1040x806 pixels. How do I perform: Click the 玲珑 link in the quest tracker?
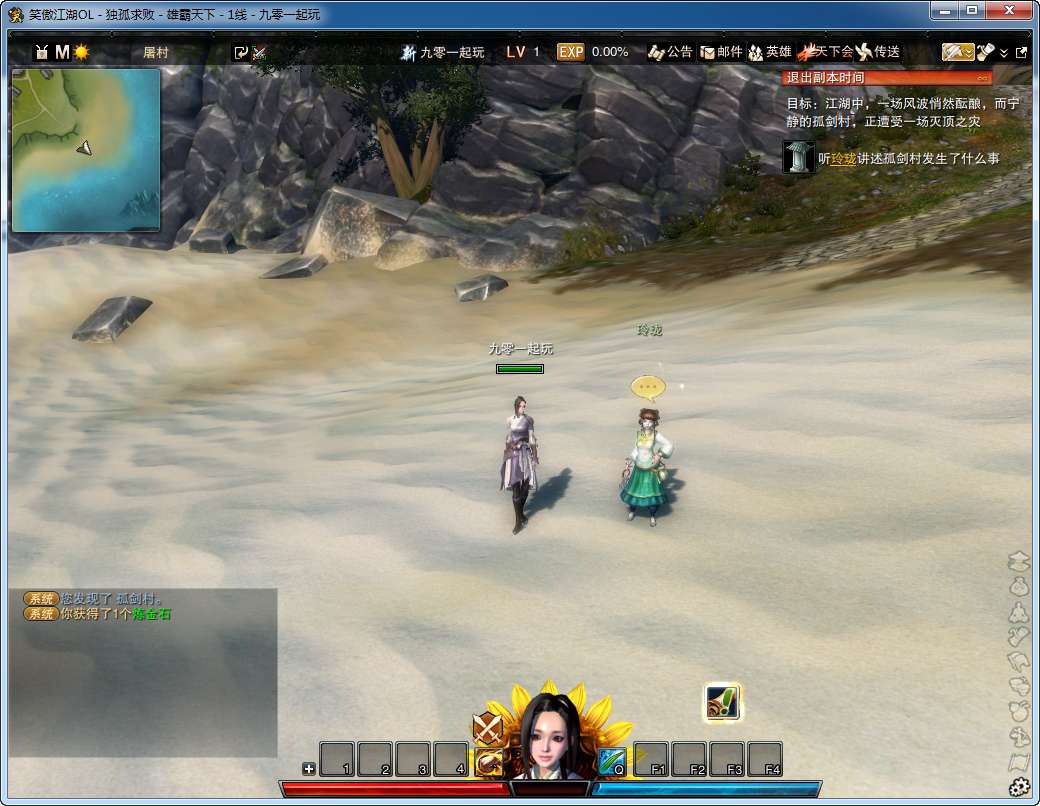[843, 159]
